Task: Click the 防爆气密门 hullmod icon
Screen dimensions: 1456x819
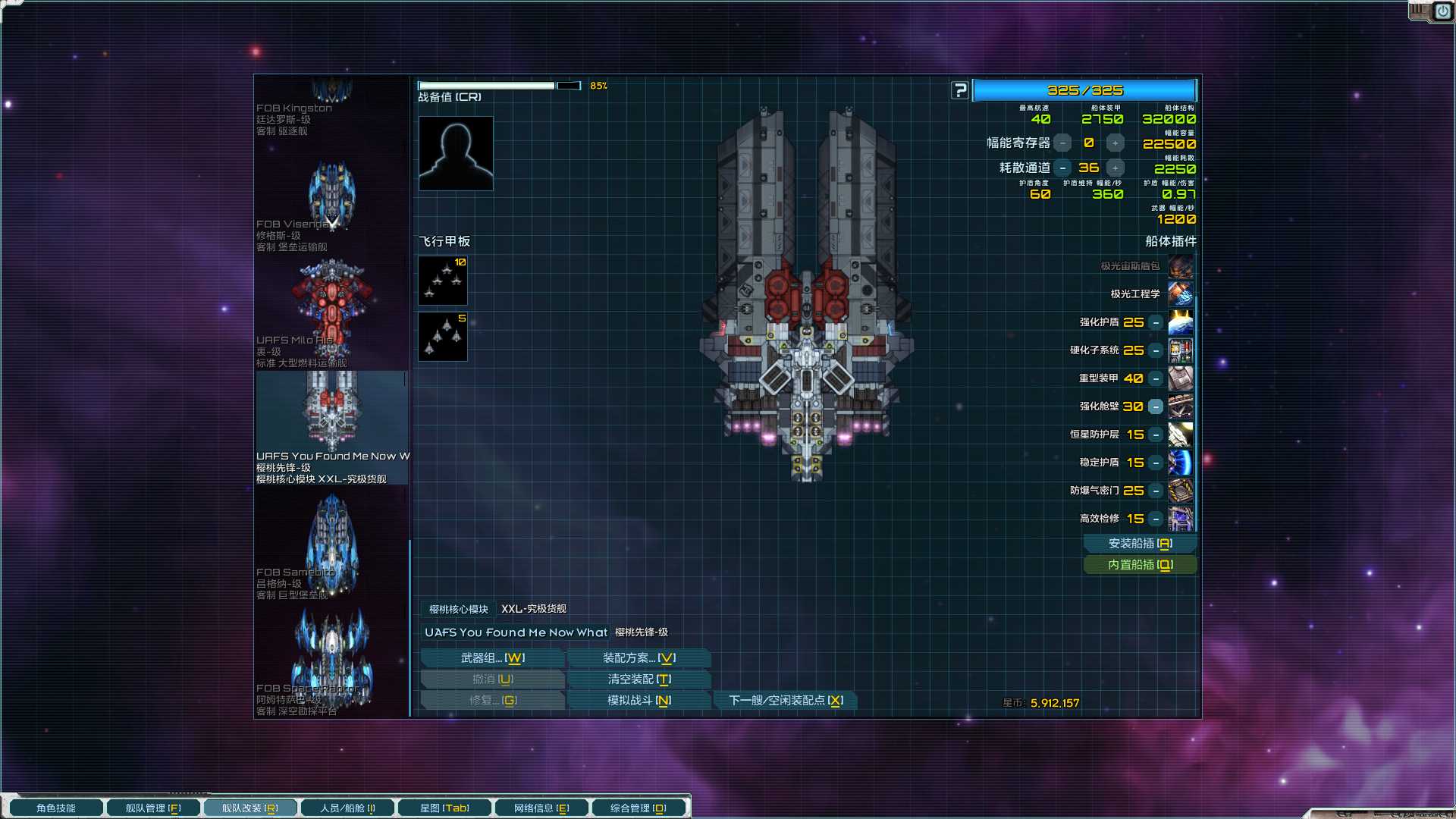Action: pos(1181,491)
